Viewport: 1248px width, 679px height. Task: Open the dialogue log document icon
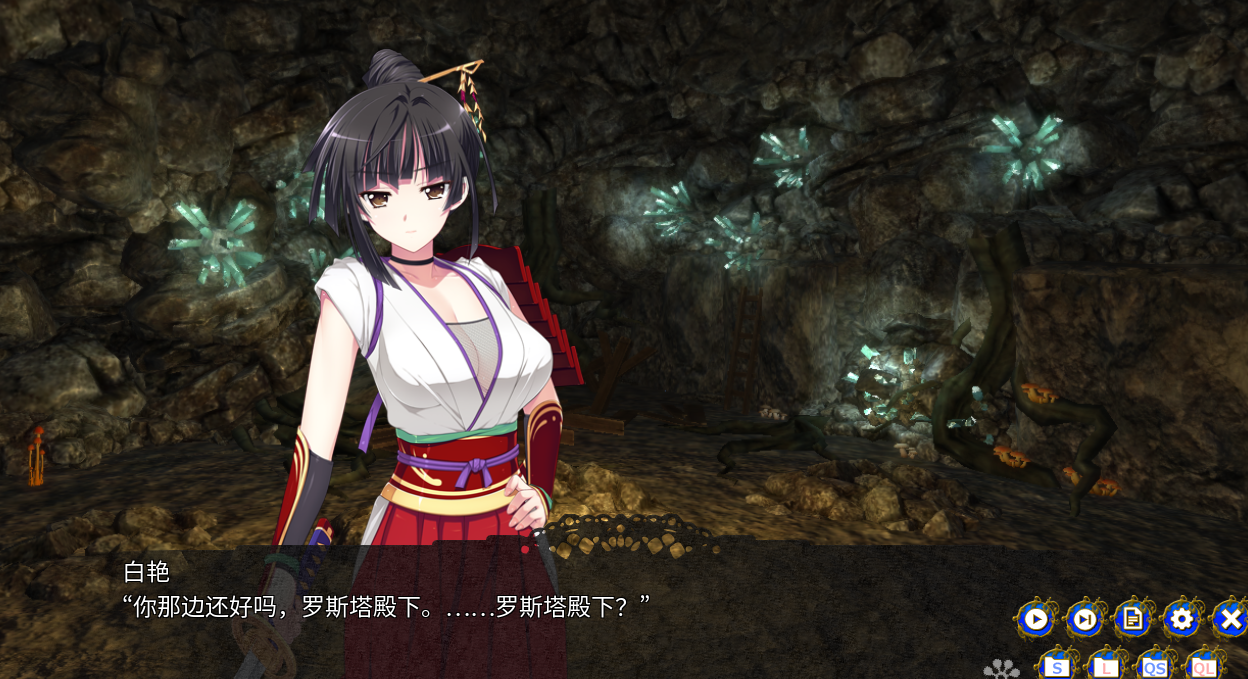[x=1133, y=620]
